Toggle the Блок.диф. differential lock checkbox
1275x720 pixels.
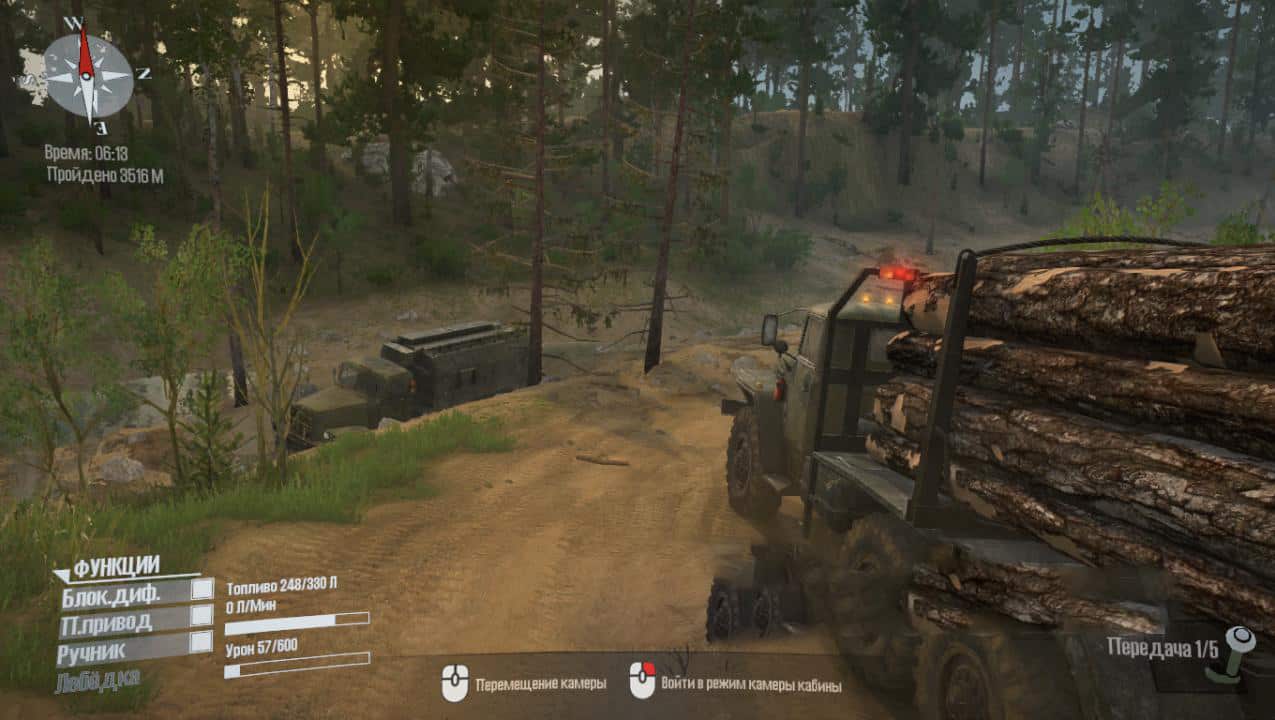tap(202, 589)
